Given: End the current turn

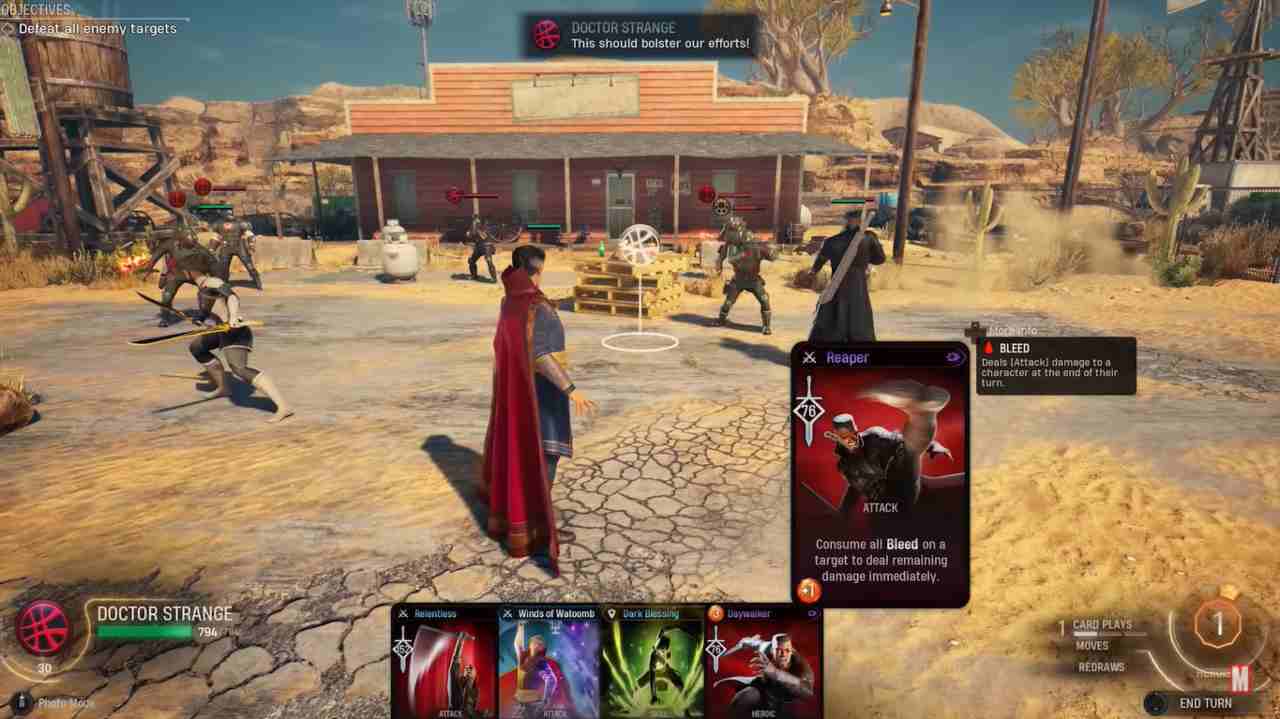Looking at the screenshot, I should (1205, 703).
